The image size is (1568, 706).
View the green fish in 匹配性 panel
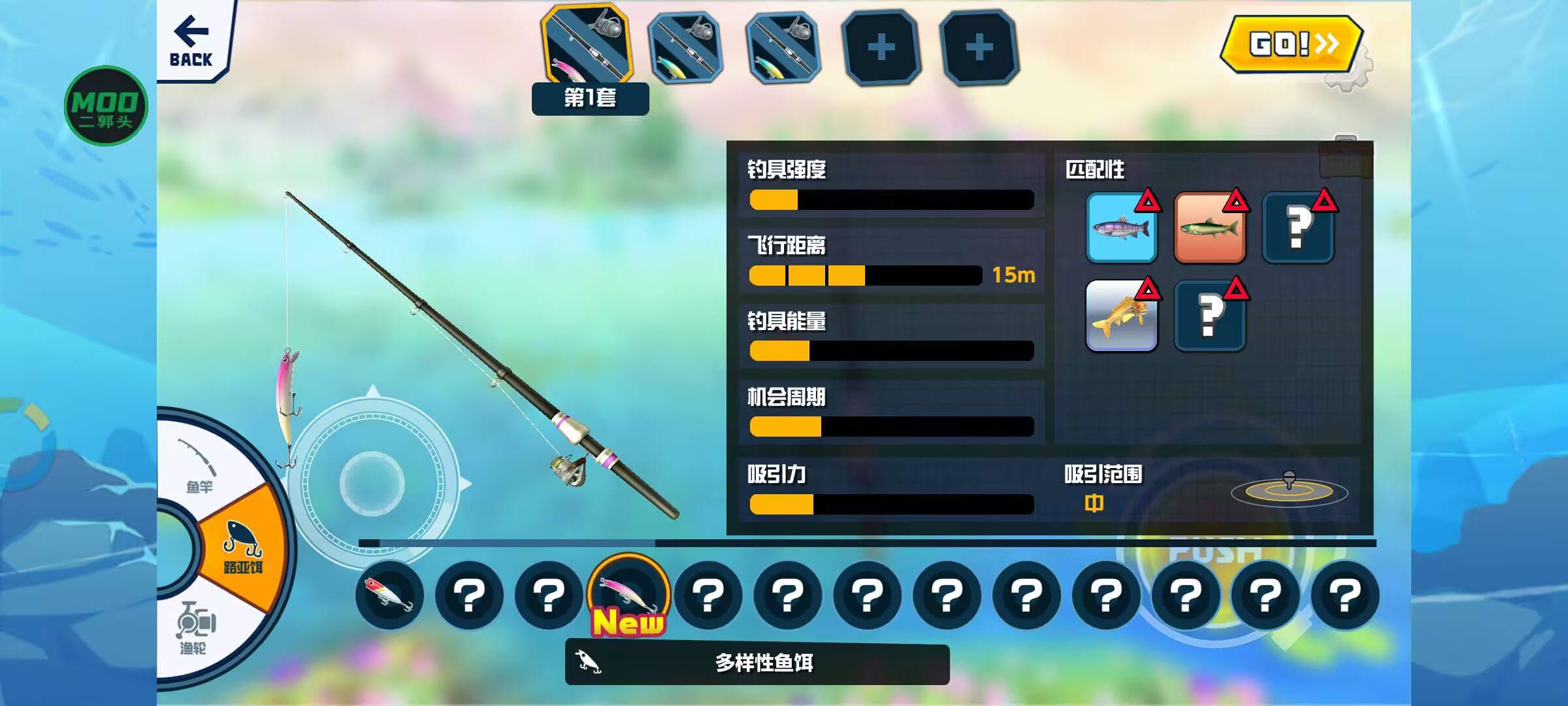coord(1210,229)
